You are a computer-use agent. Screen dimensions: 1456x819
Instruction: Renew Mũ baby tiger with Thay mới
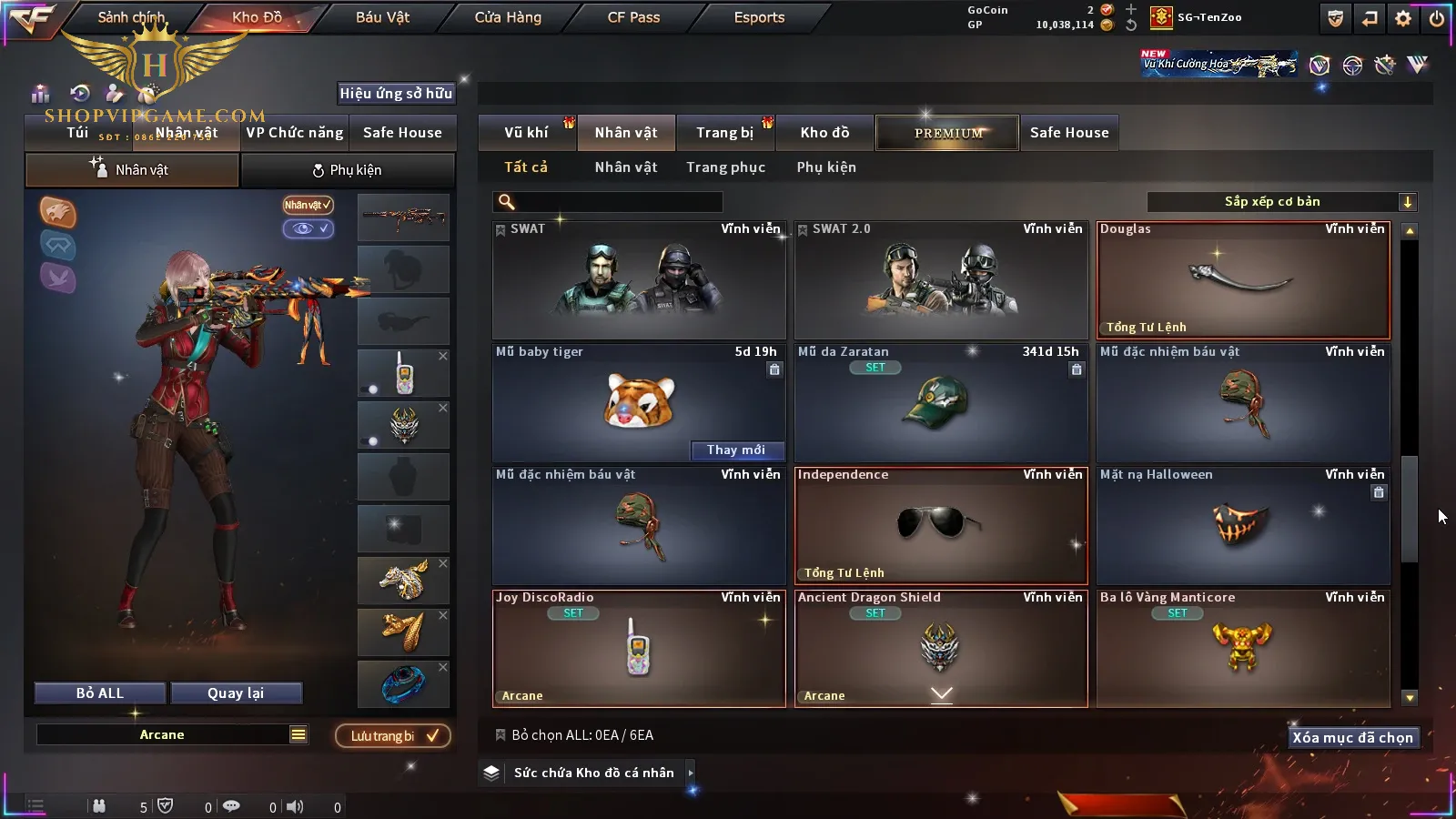click(736, 450)
